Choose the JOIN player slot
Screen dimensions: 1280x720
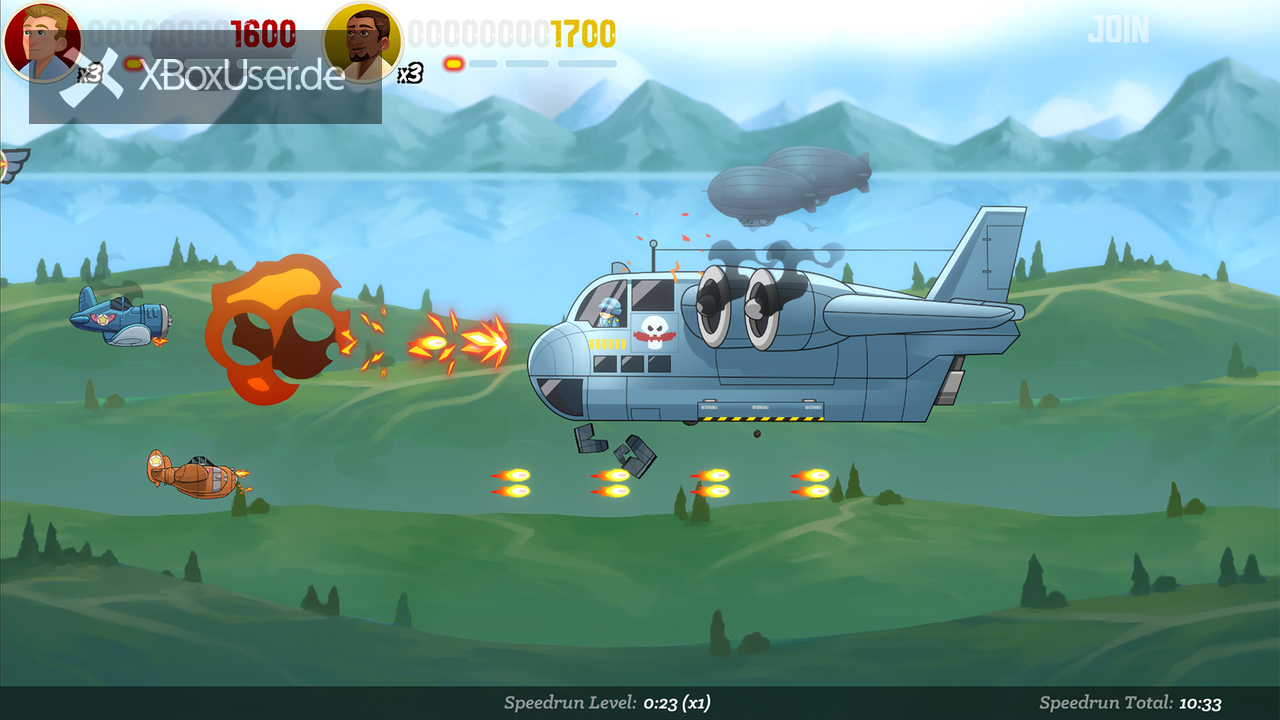pyautogui.click(x=1118, y=30)
